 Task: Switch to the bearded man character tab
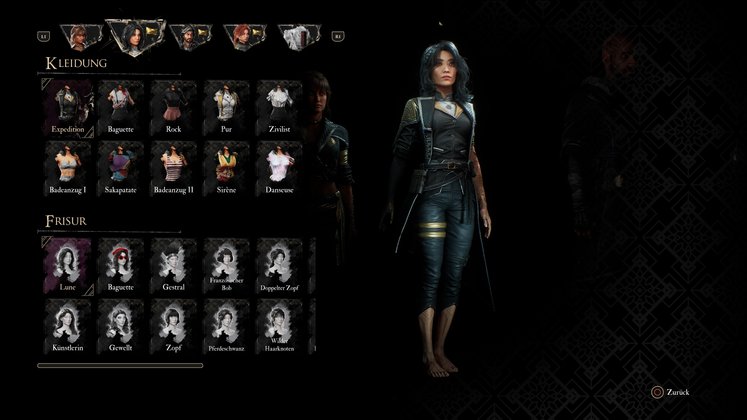pyautogui.click(x=187, y=38)
